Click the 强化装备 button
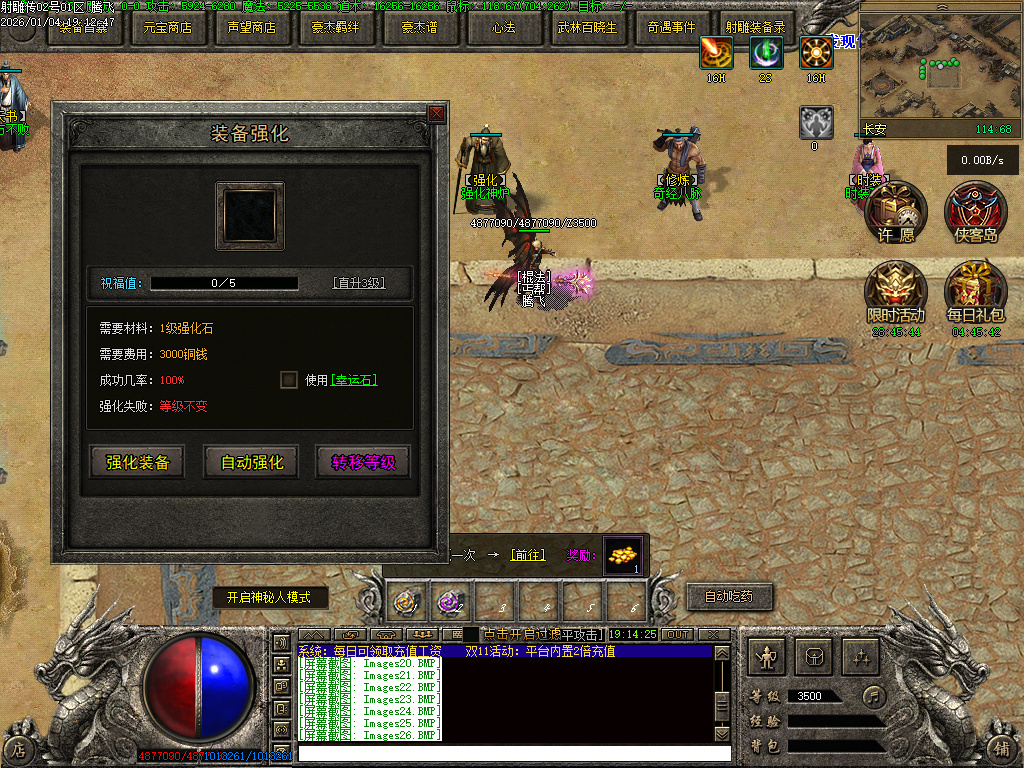The width and height of the screenshot is (1024, 768). click(138, 462)
